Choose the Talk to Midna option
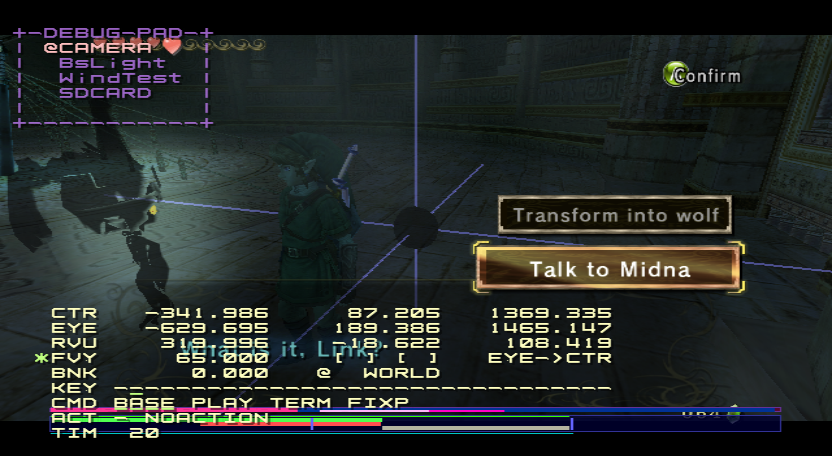Image resolution: width=832 pixels, height=456 pixels. pos(609,269)
